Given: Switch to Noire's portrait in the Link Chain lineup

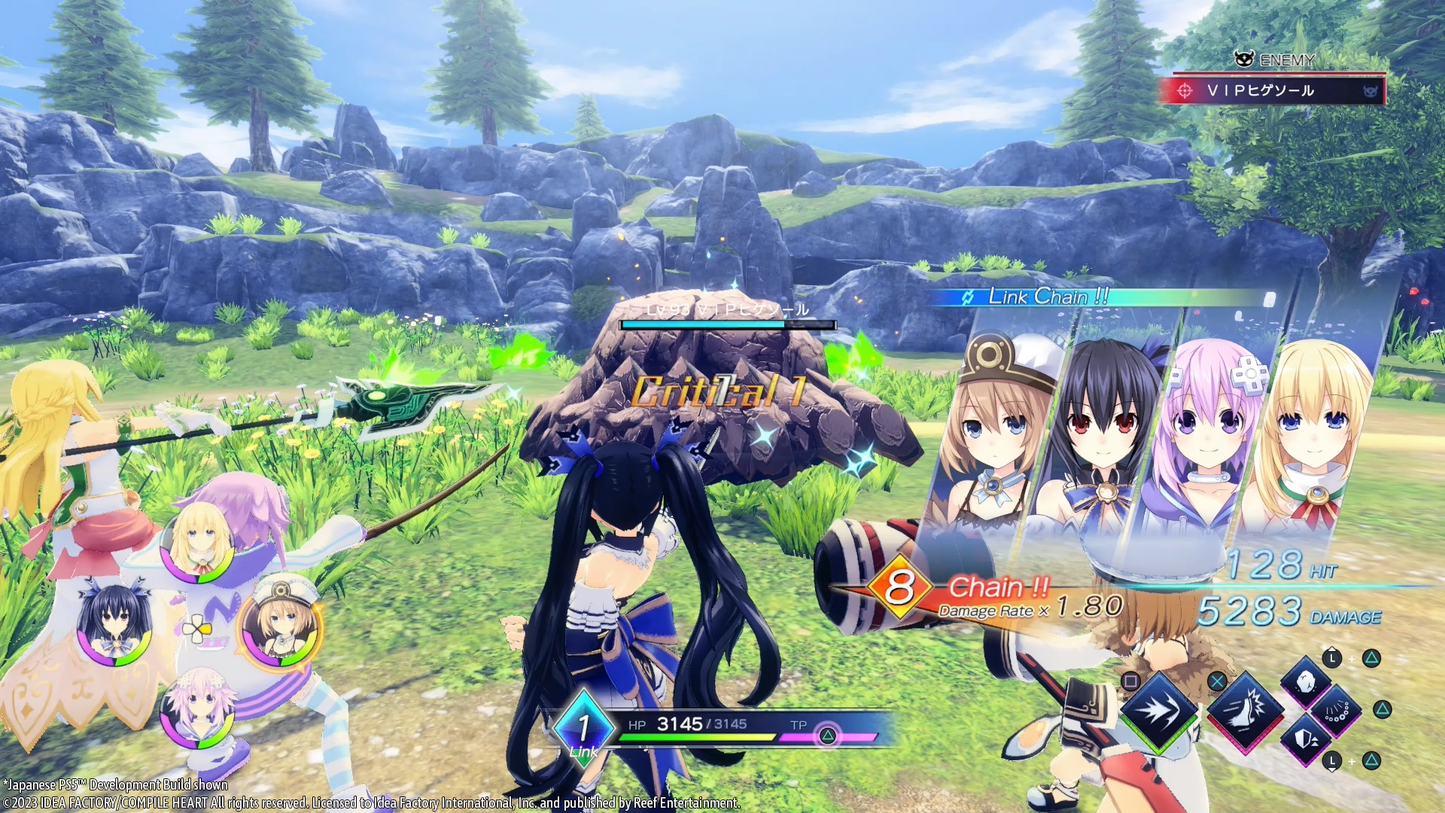Looking at the screenshot, I should point(1106,430).
